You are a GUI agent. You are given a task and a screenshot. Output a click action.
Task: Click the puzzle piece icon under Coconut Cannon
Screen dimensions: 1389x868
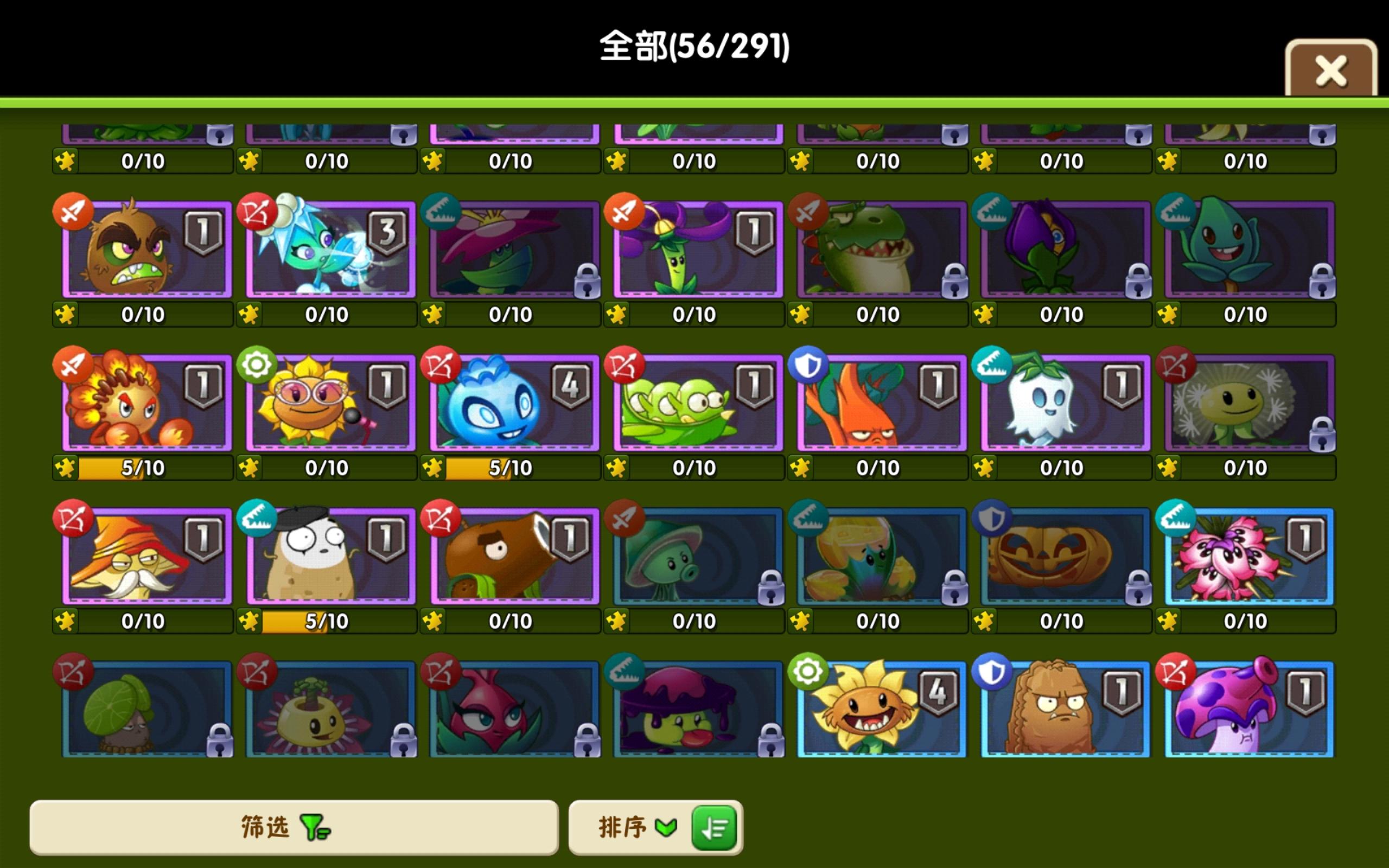click(x=434, y=621)
